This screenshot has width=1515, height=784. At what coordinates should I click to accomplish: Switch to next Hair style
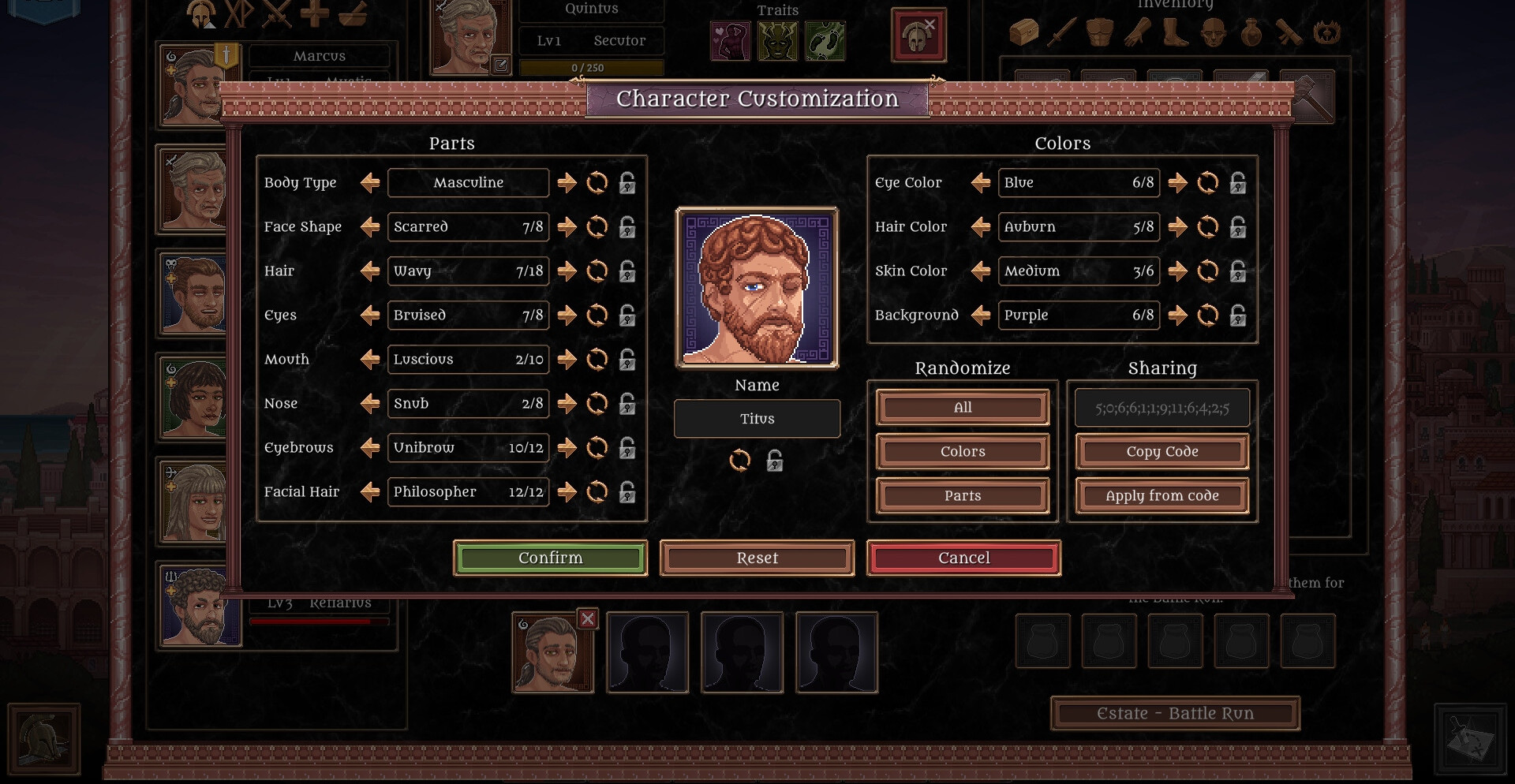tap(567, 271)
